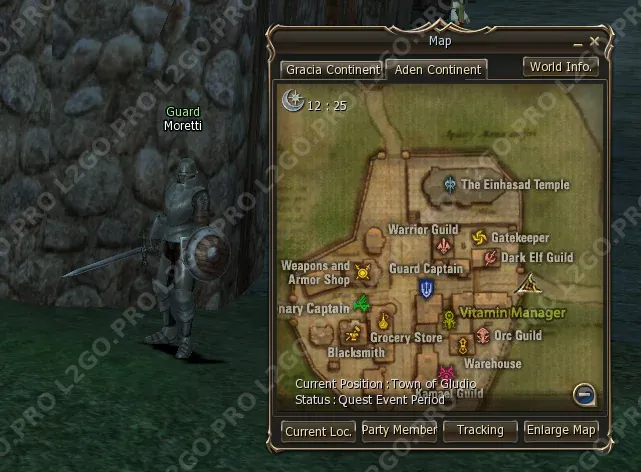This screenshot has height=472, width=641.
Task: Choose the Grocery Store marker icon
Action: coord(384,321)
